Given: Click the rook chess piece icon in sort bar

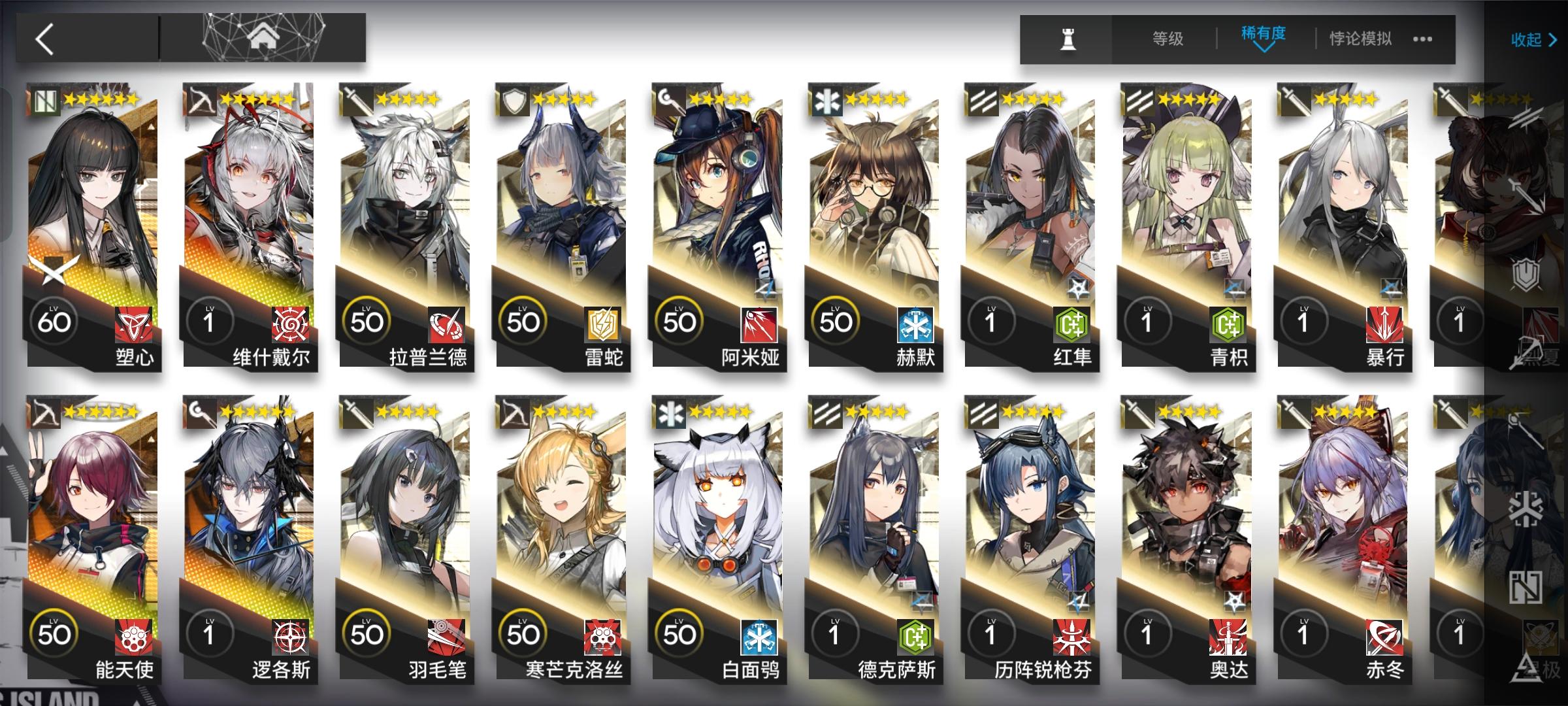Looking at the screenshot, I should 1070,39.
